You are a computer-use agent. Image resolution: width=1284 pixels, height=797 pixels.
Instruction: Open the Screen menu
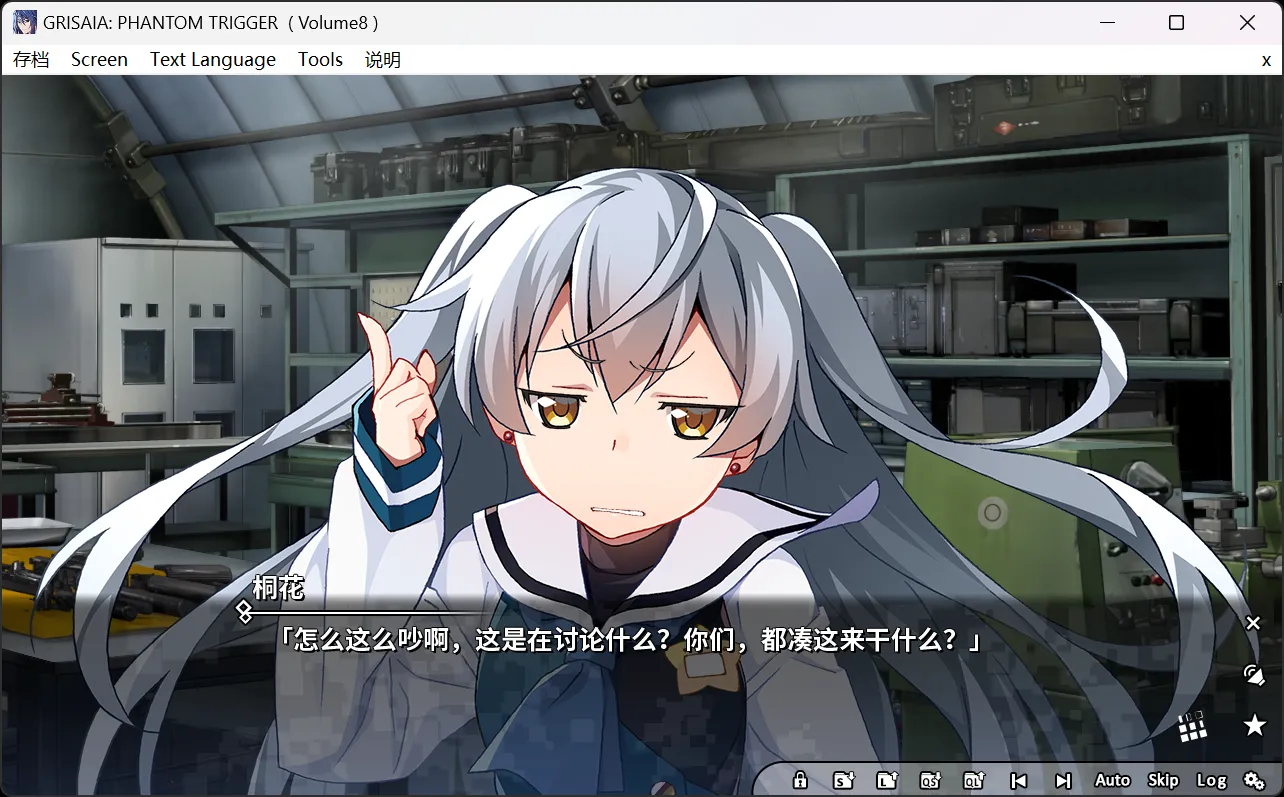pos(99,59)
